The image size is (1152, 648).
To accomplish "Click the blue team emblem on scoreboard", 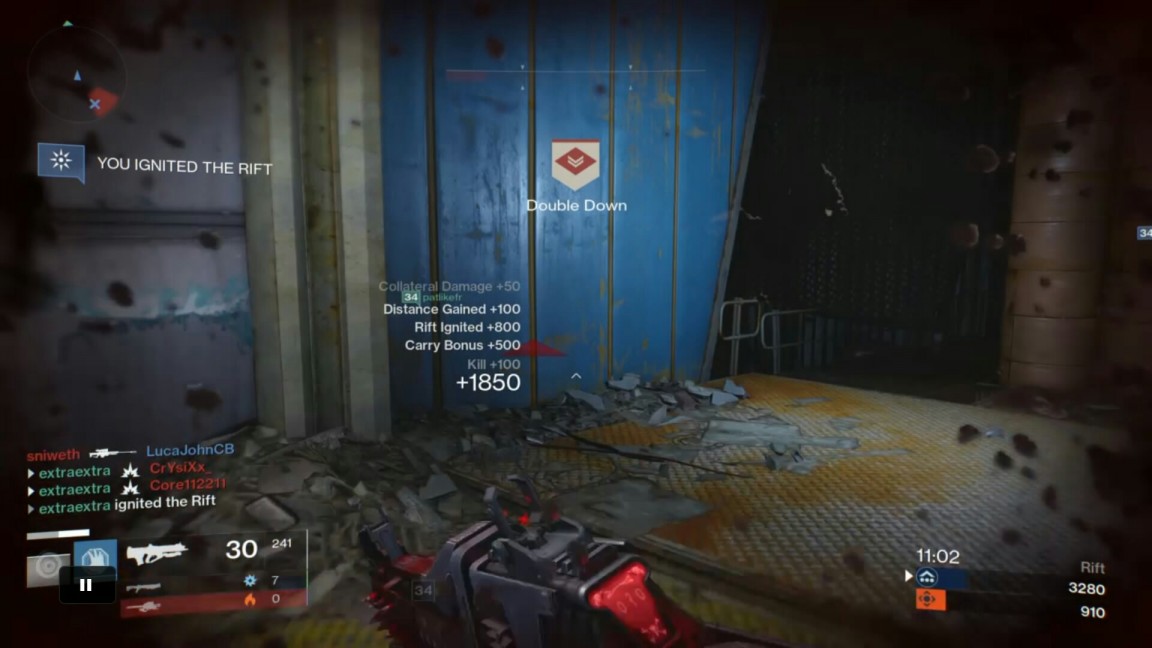I will [927, 577].
